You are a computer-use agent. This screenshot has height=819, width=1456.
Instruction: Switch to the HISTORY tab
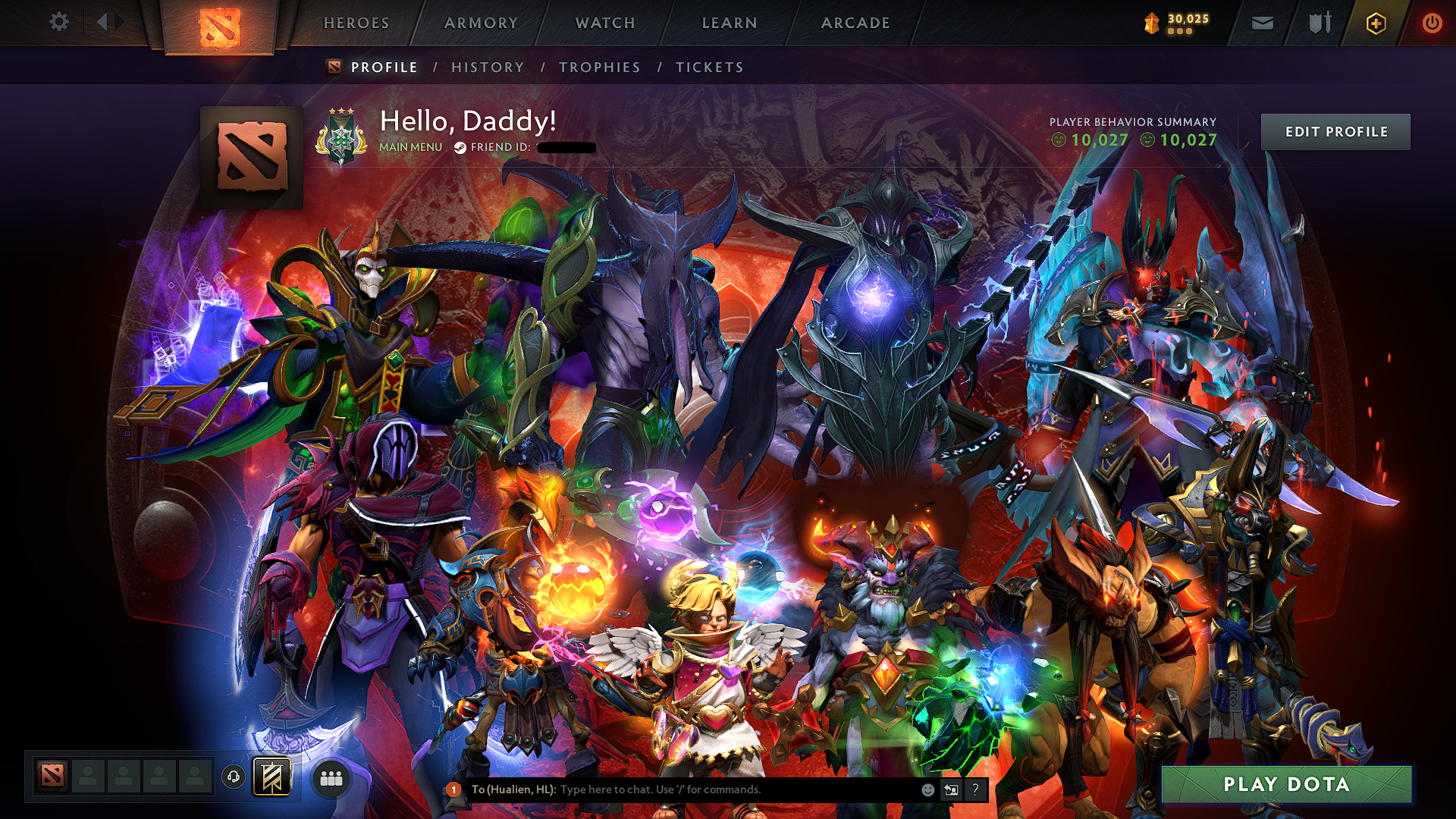pyautogui.click(x=488, y=67)
